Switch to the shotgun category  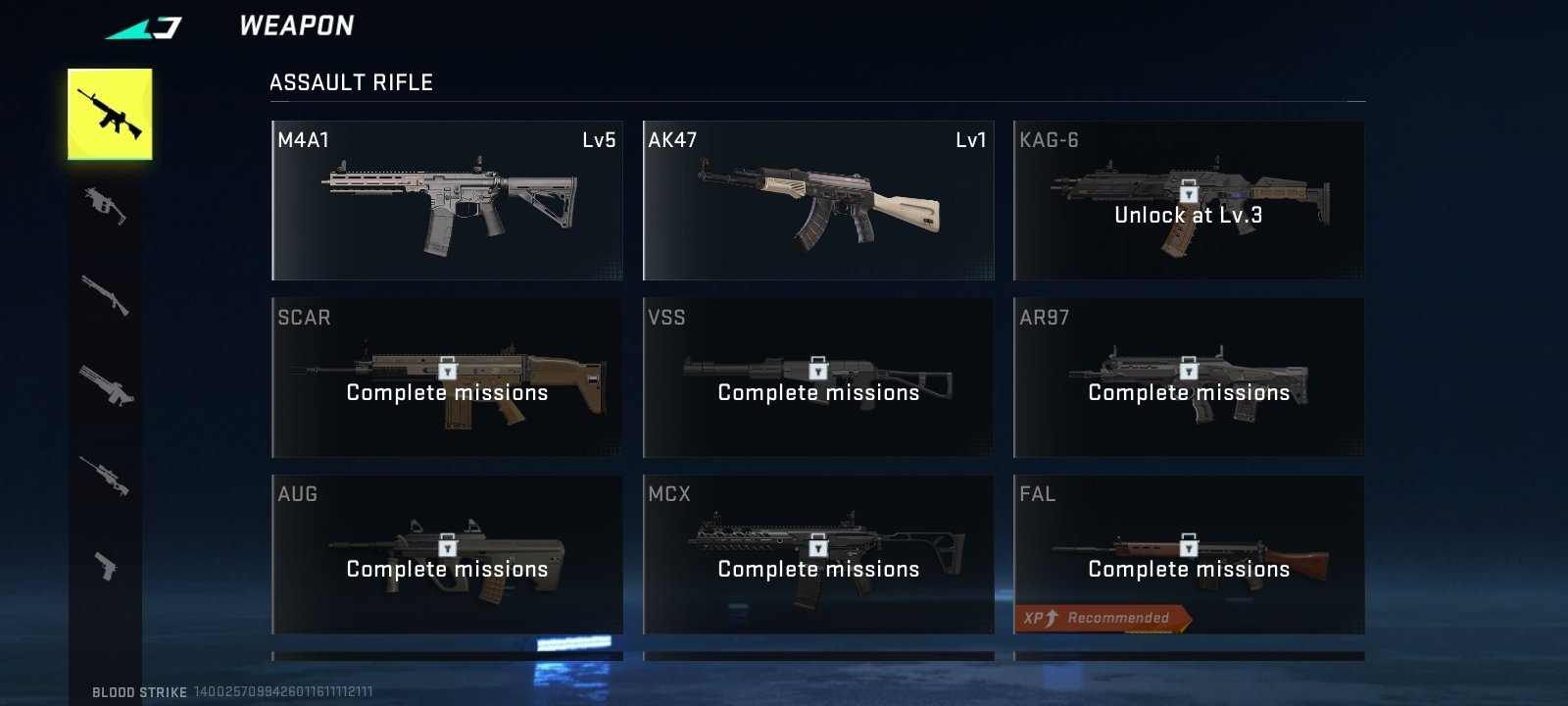(x=106, y=294)
